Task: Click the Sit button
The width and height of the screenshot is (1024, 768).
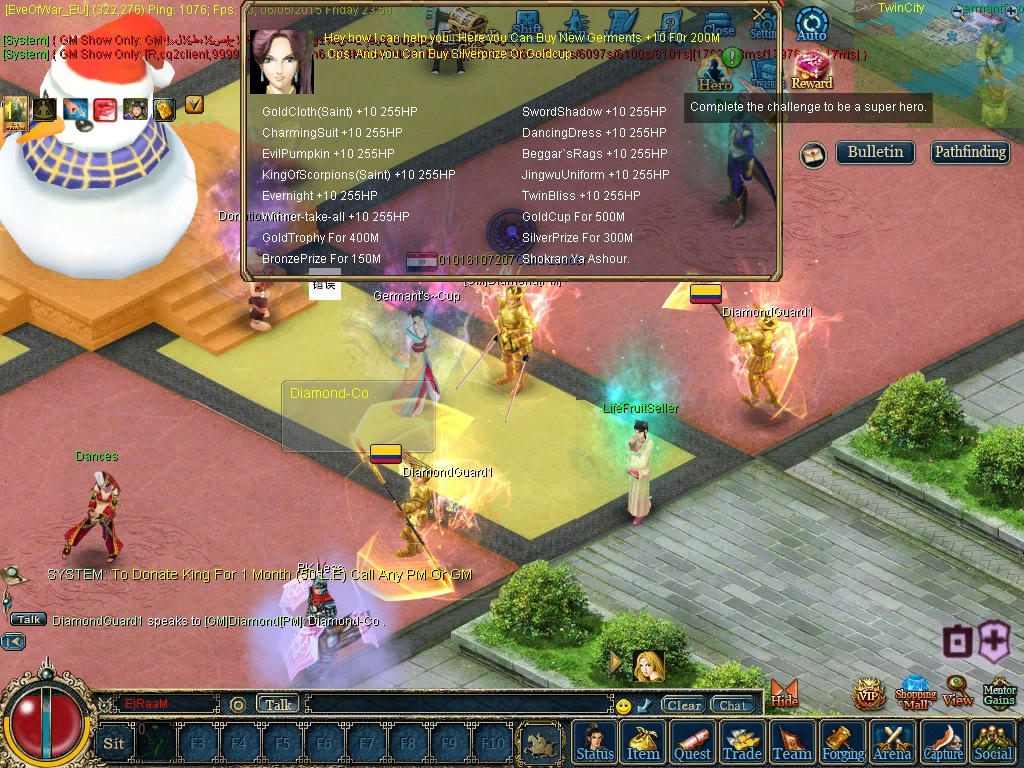Action: (x=114, y=743)
